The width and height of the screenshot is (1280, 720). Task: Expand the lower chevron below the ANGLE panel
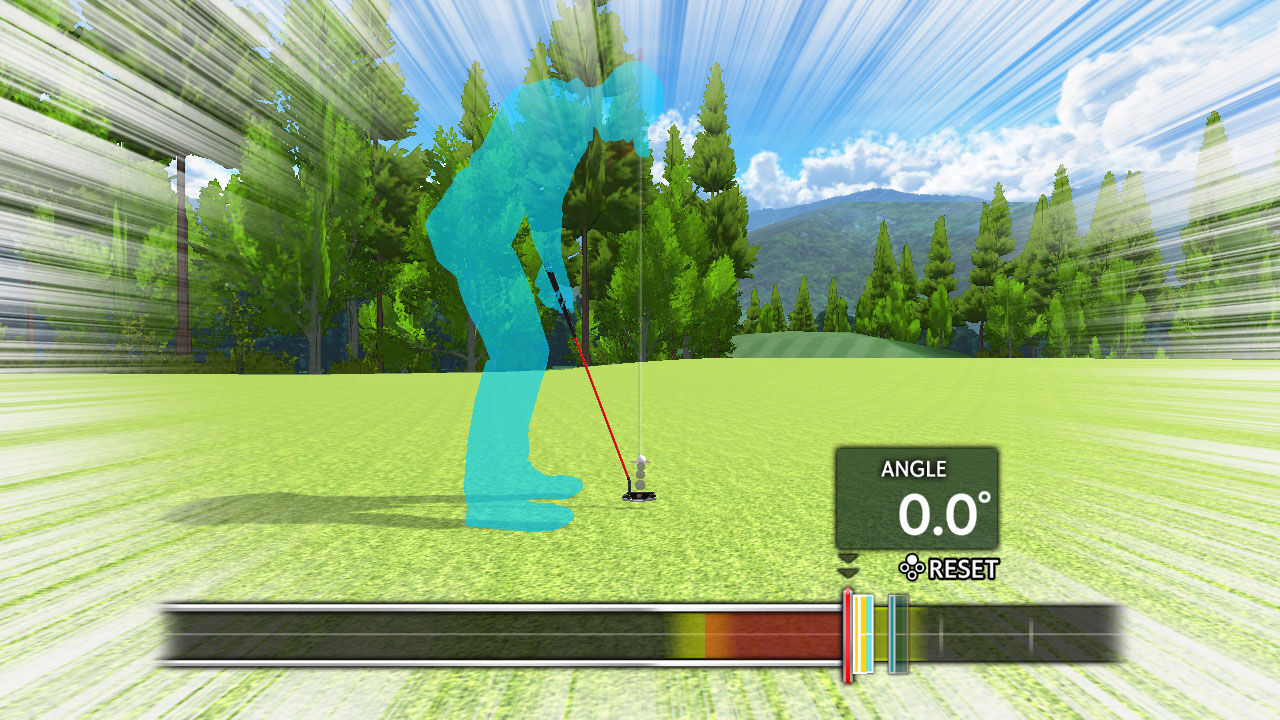click(848, 573)
